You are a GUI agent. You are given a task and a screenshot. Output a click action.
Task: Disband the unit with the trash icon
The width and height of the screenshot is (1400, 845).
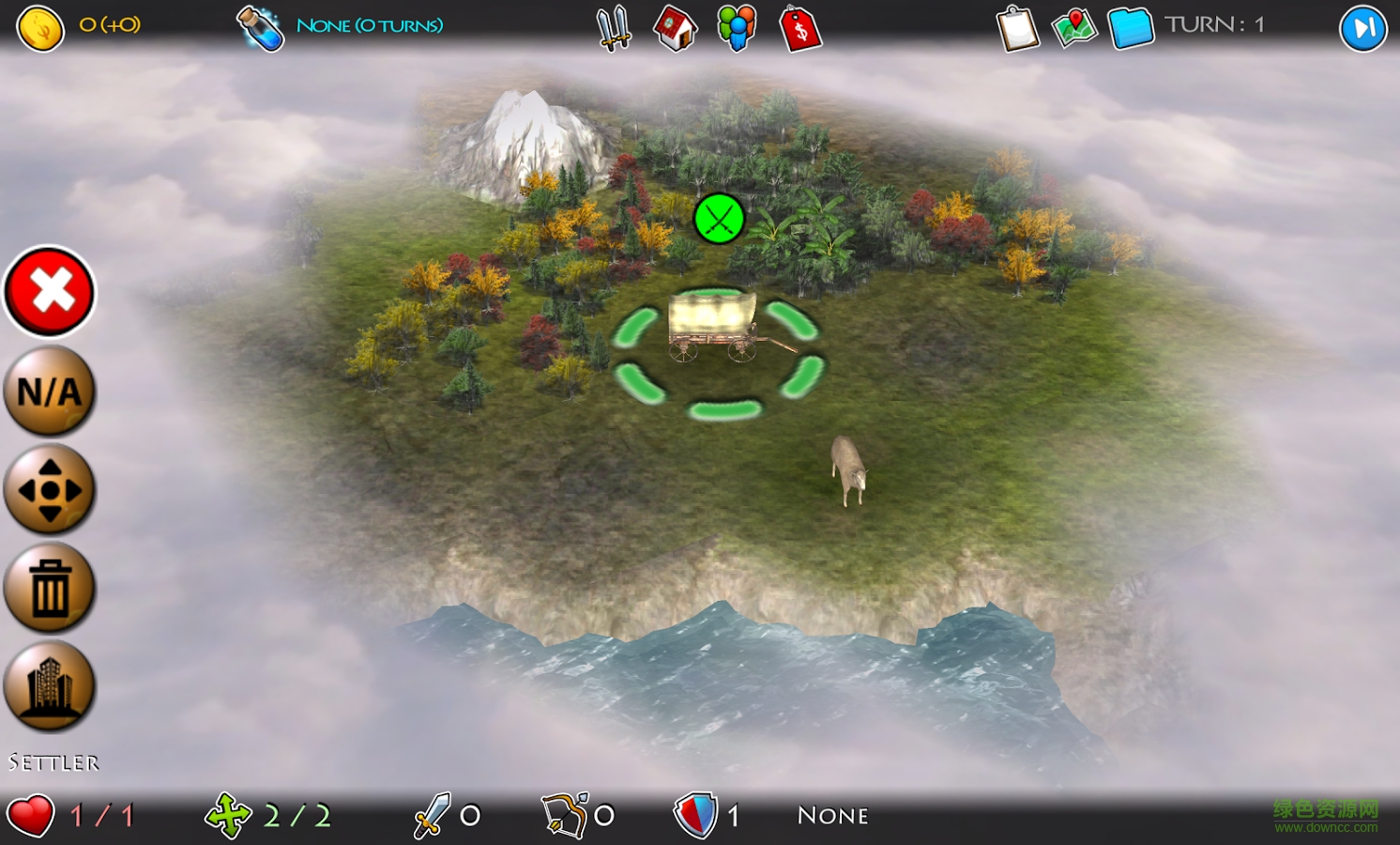49,589
